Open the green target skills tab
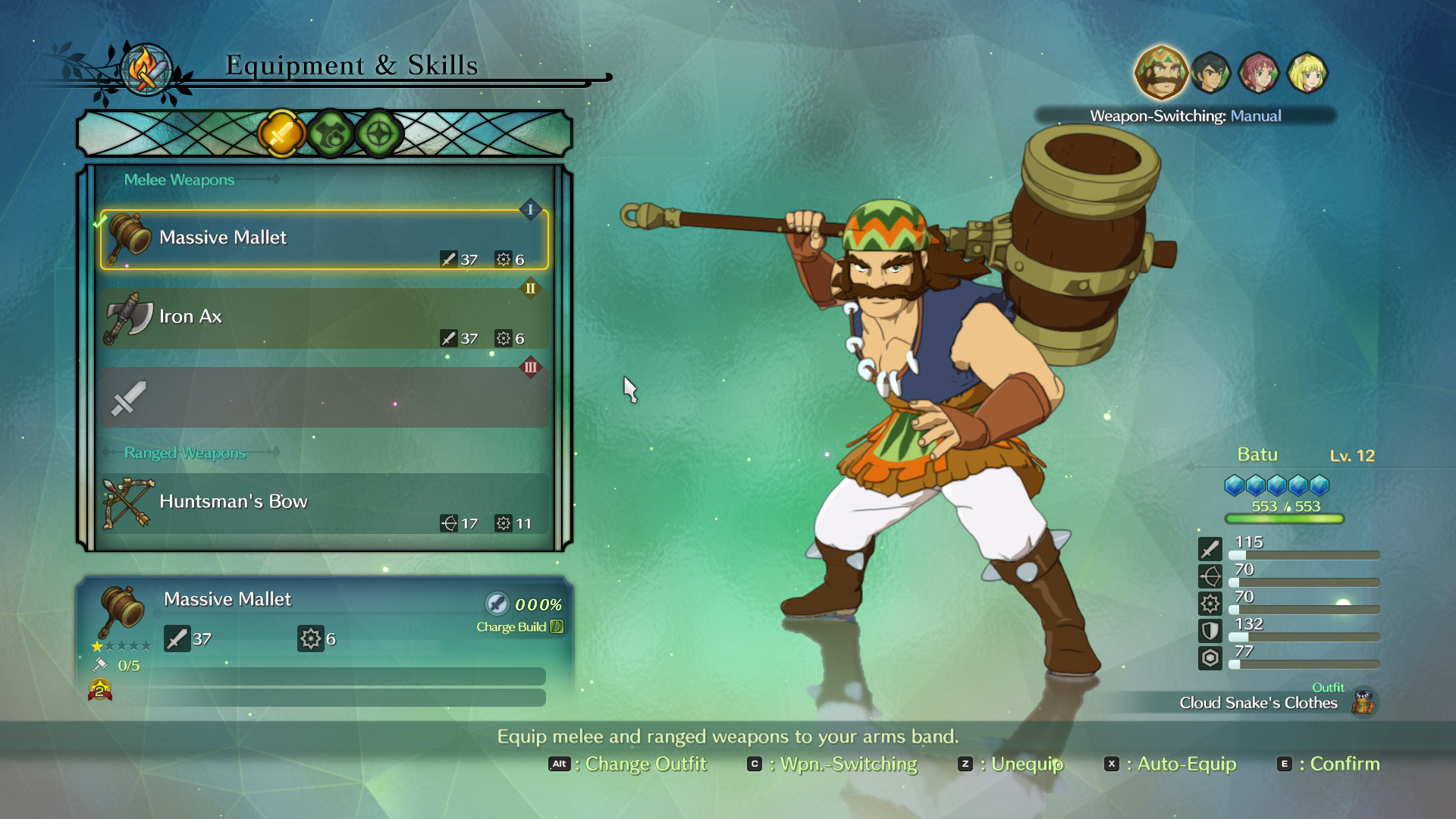The image size is (1456, 819). click(x=379, y=134)
